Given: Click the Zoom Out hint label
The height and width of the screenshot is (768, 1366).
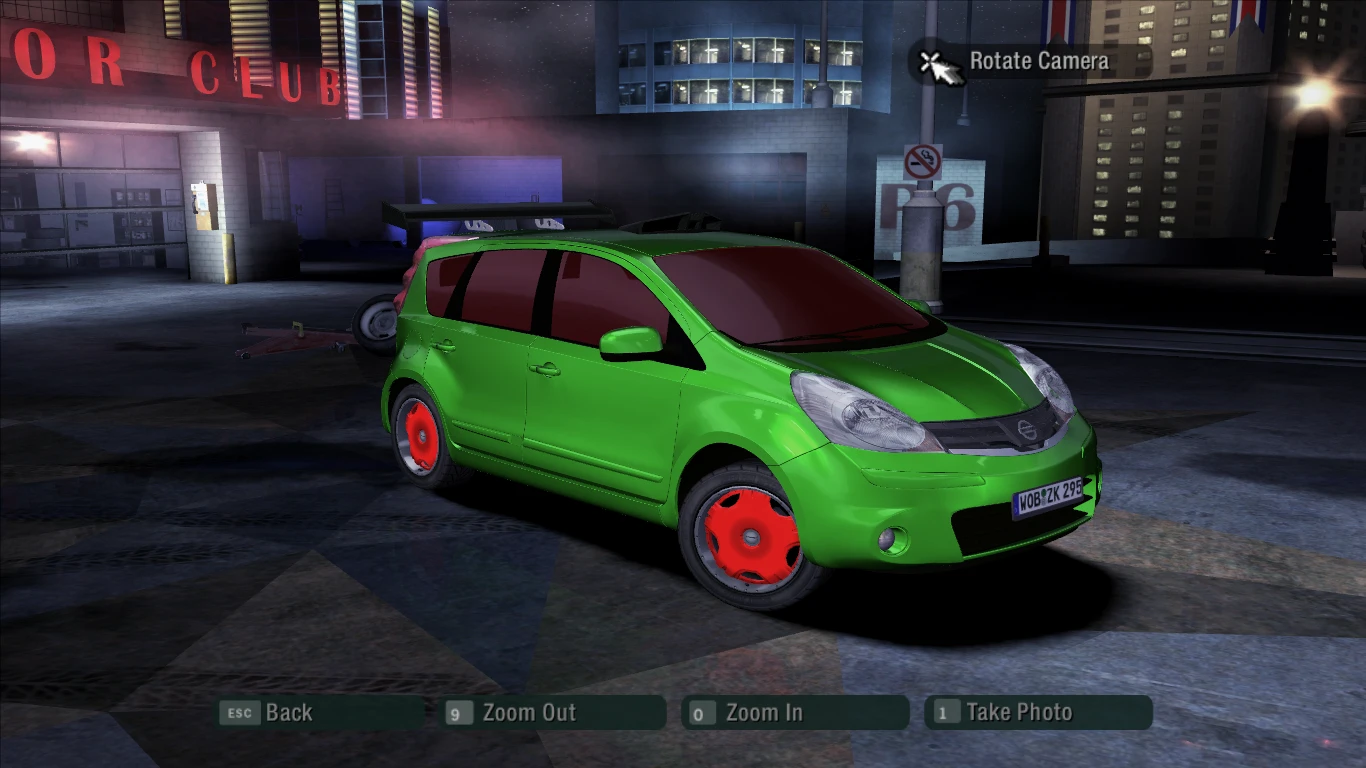Looking at the screenshot, I should coord(528,712).
